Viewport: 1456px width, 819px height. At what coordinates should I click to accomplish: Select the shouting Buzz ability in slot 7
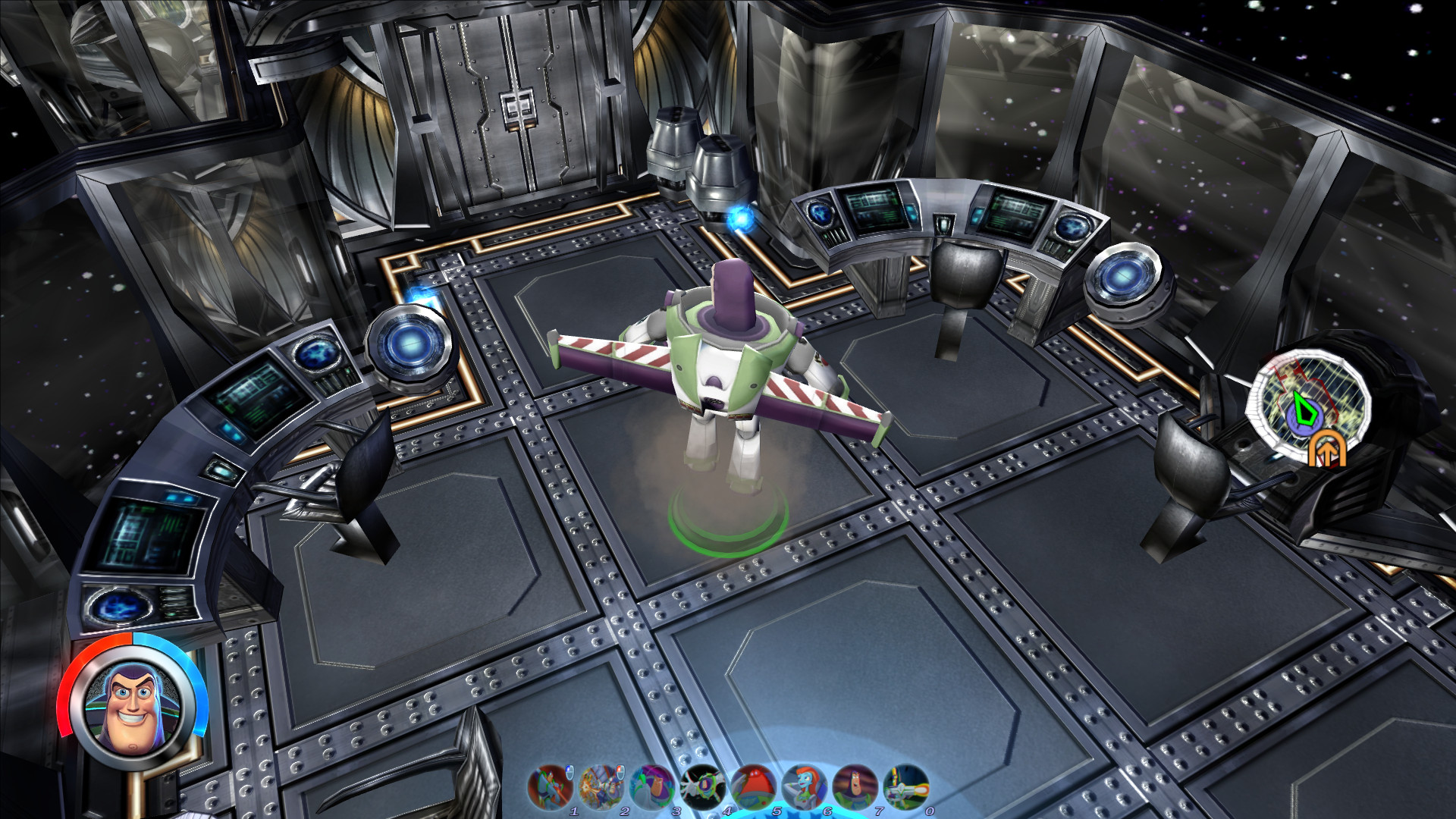point(855,786)
